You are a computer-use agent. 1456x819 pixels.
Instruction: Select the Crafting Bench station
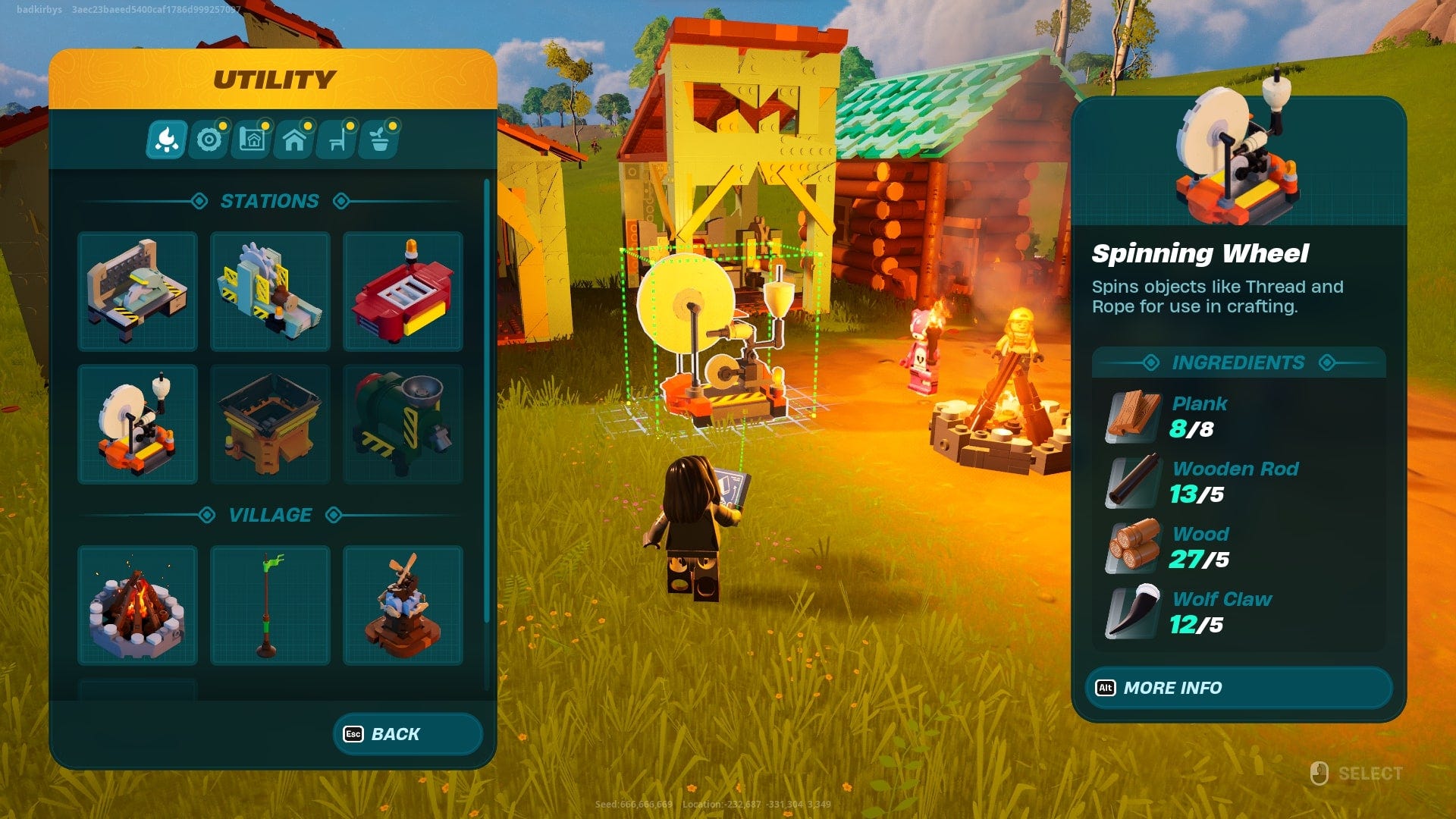[x=137, y=290]
